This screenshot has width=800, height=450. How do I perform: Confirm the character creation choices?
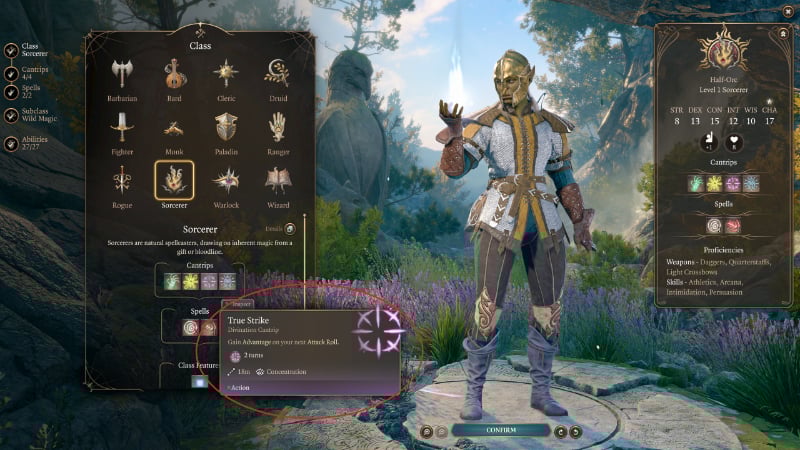tap(500, 431)
